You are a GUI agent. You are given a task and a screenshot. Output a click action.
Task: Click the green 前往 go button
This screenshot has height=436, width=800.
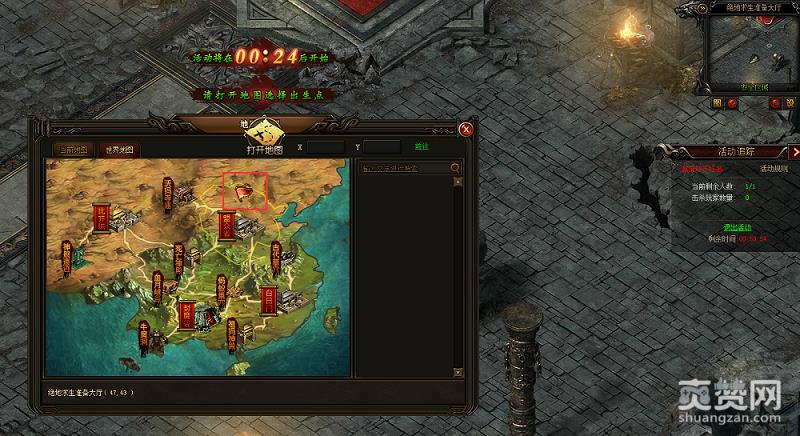[x=422, y=147]
